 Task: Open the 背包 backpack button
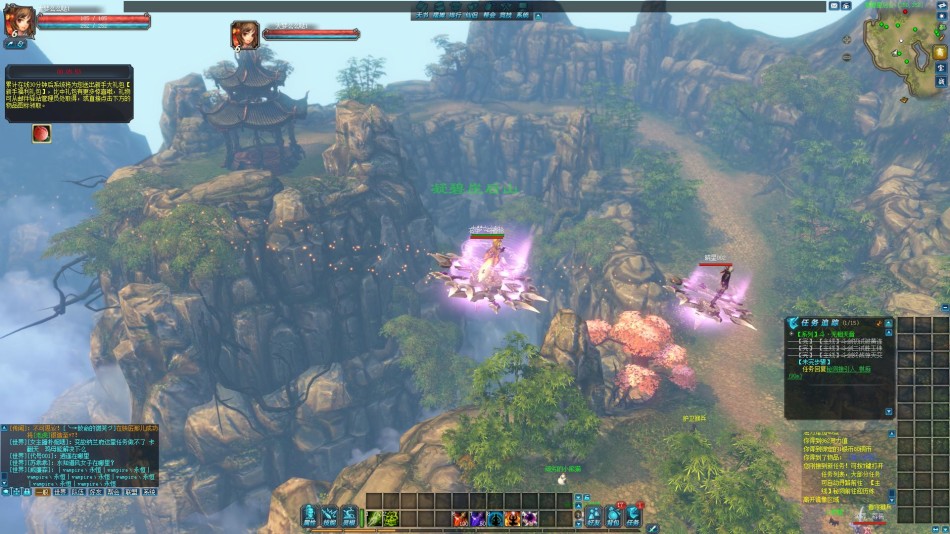614,516
